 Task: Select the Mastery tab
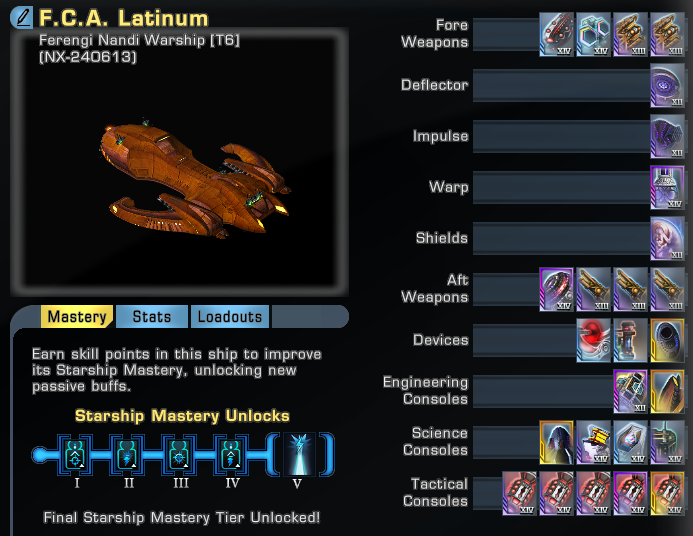(x=77, y=317)
